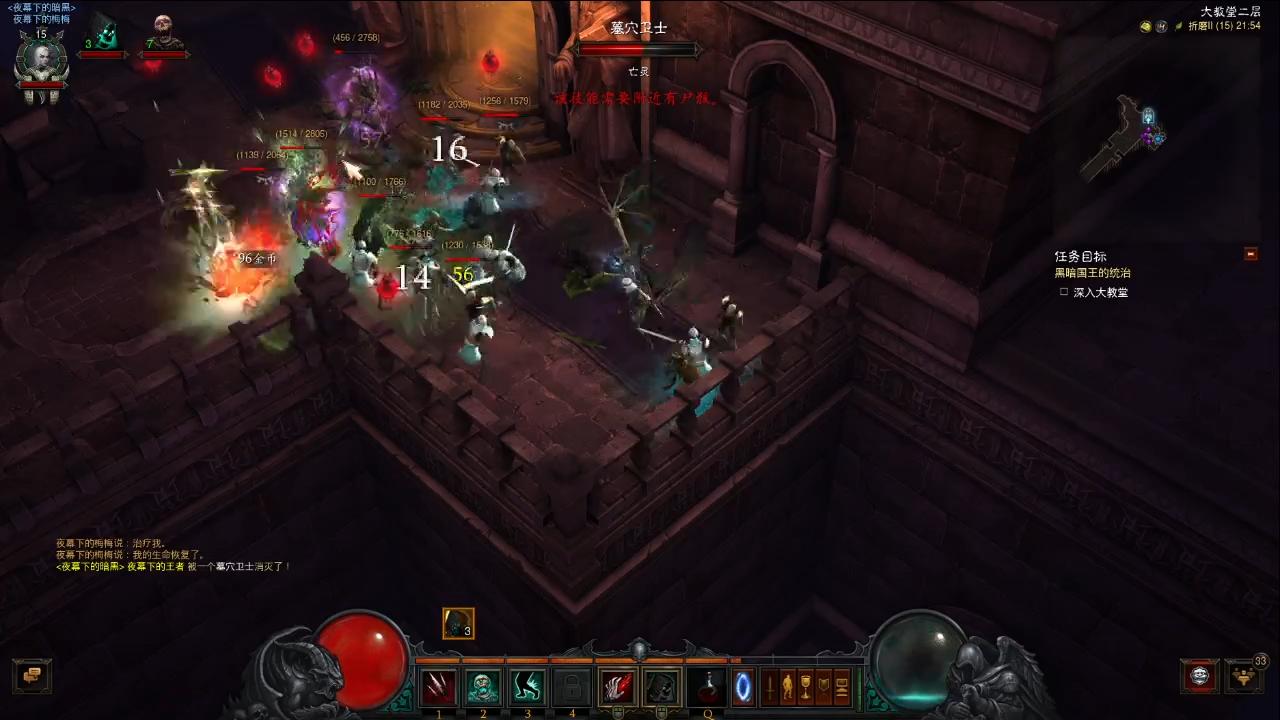Open the skills menu with the sword icon
The height and width of the screenshot is (720, 1280).
770,687
